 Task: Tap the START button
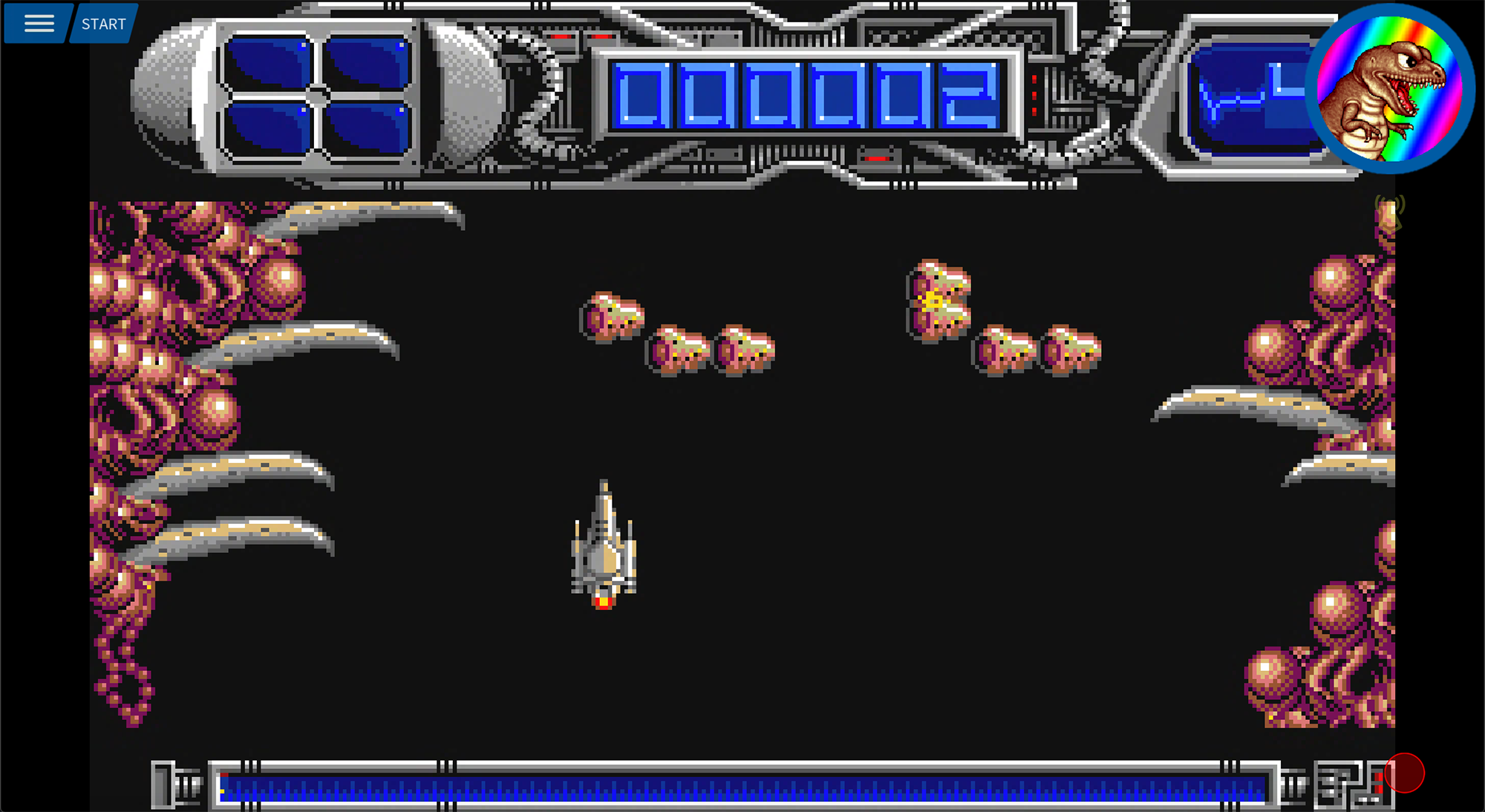pos(103,24)
